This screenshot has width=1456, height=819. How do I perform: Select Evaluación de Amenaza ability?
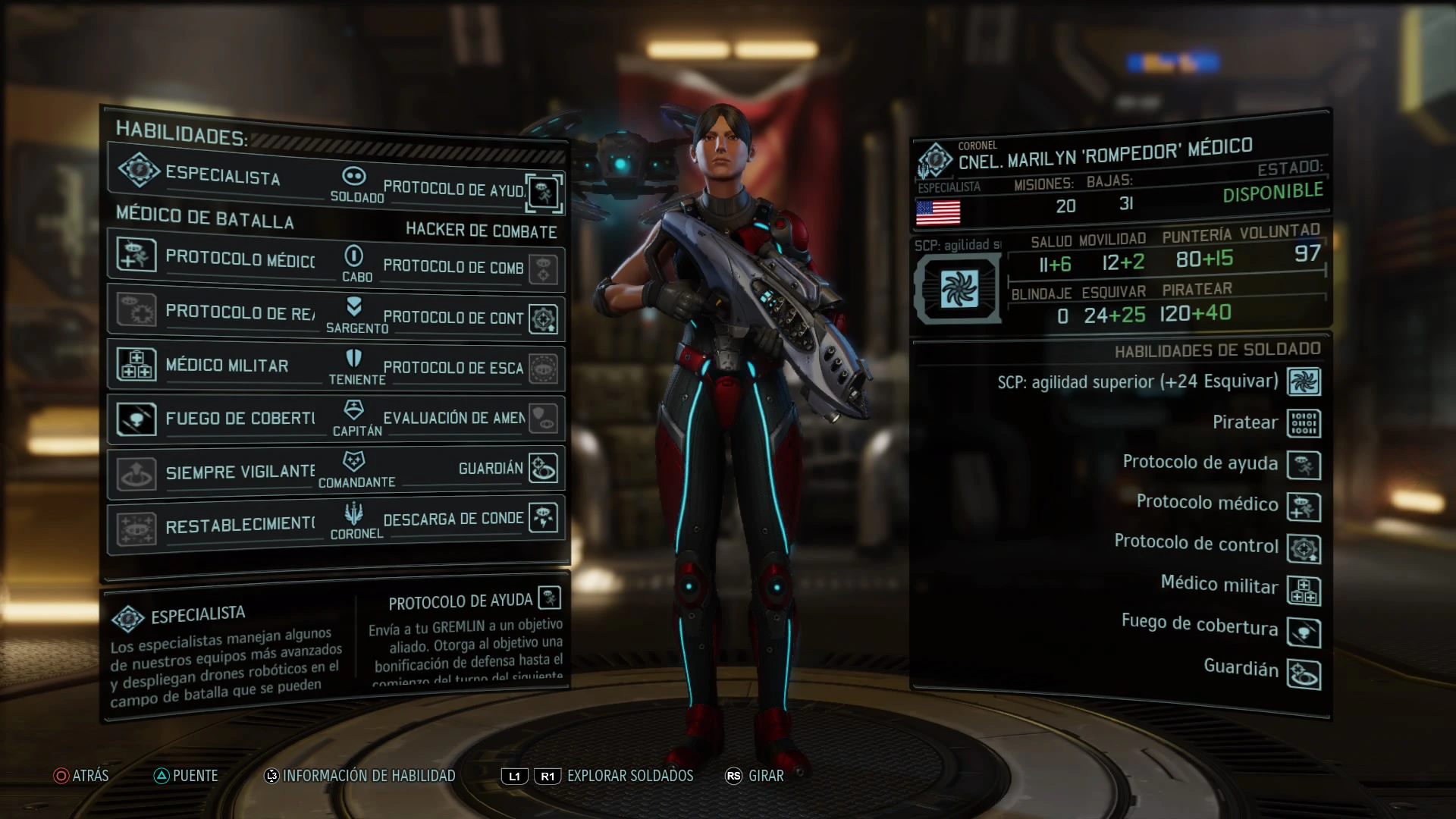pyautogui.click(x=470, y=418)
